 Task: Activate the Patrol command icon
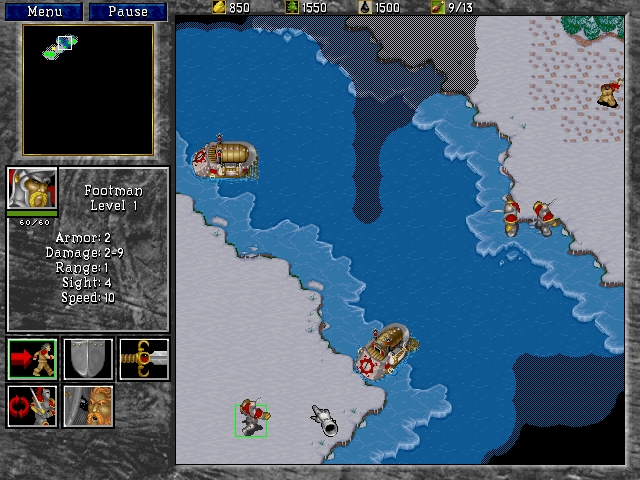coord(32,405)
